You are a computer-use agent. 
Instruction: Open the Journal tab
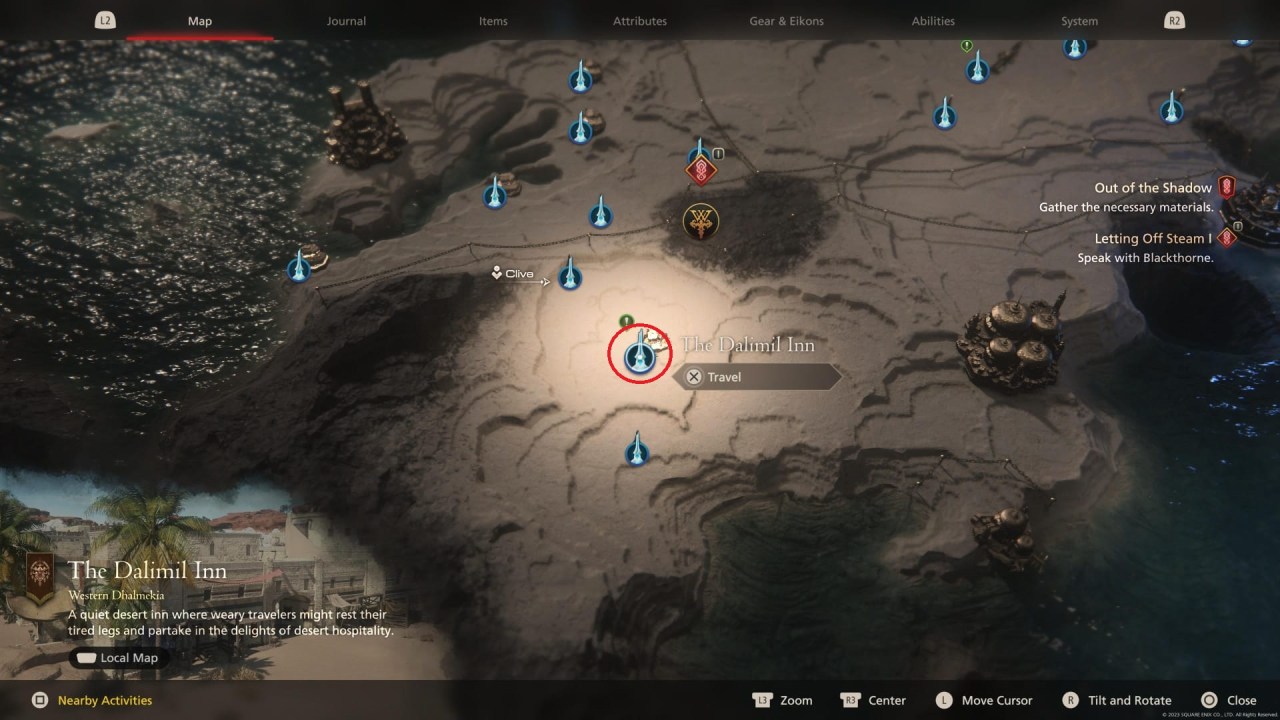coord(346,20)
